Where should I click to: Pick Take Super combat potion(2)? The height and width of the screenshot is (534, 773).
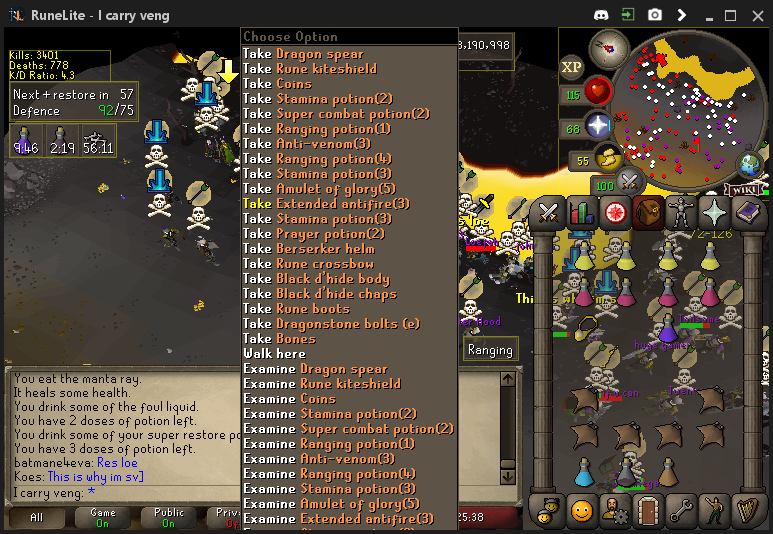click(x=336, y=114)
